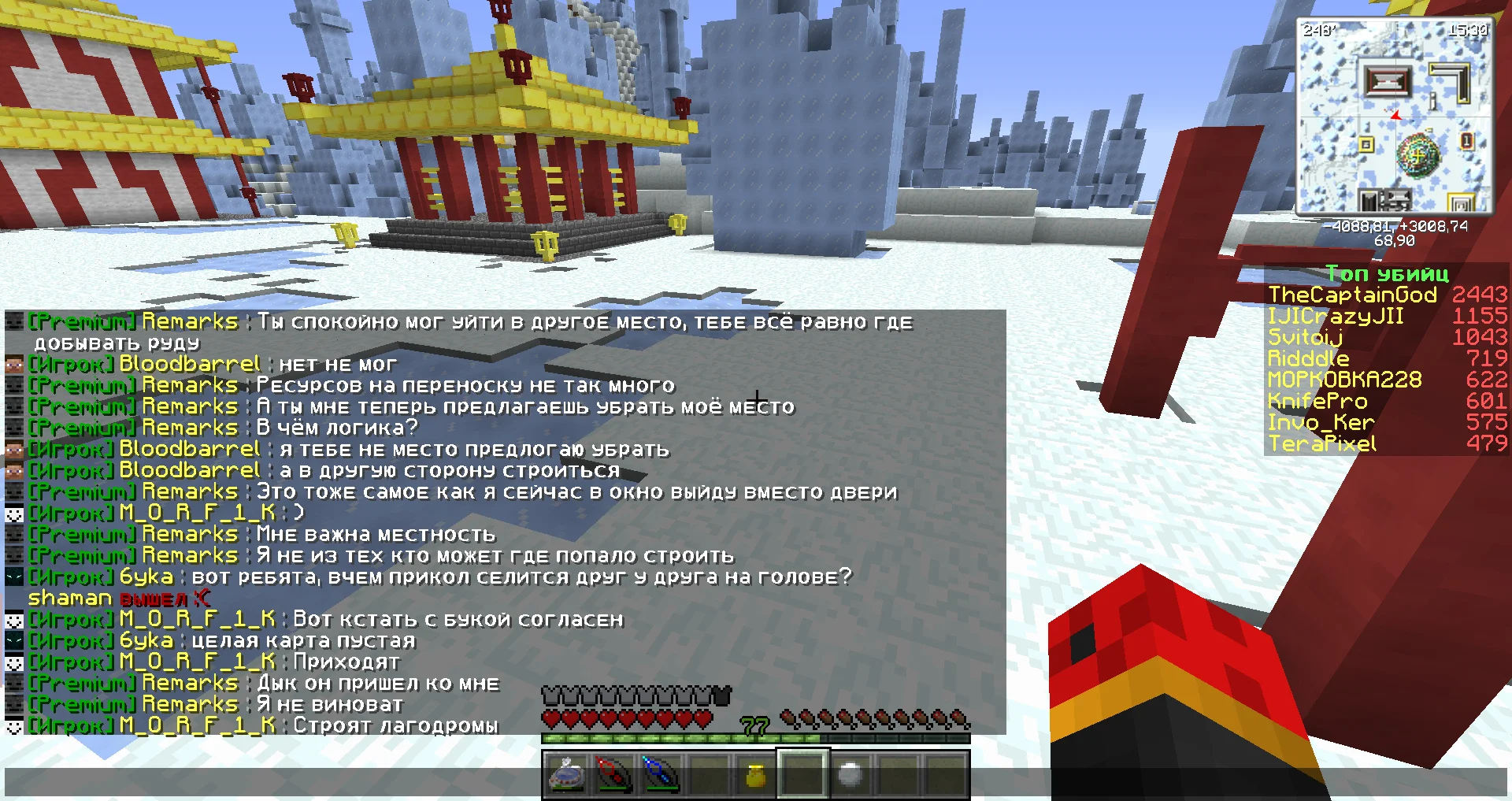Click the highlighted empty hotbar slot

click(x=802, y=775)
